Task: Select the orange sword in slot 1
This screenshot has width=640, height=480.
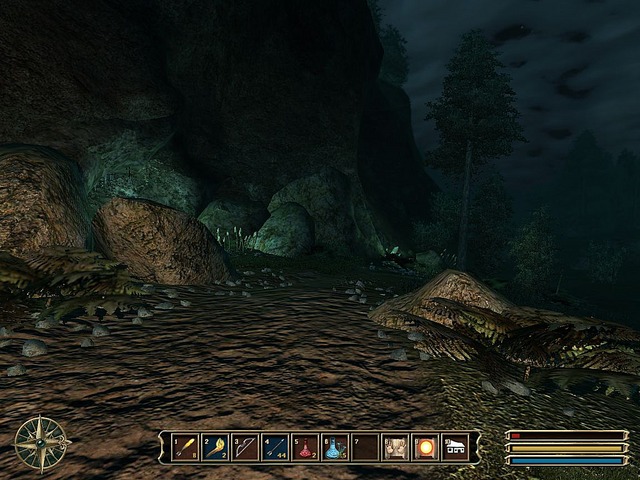Action: pyautogui.click(x=186, y=446)
